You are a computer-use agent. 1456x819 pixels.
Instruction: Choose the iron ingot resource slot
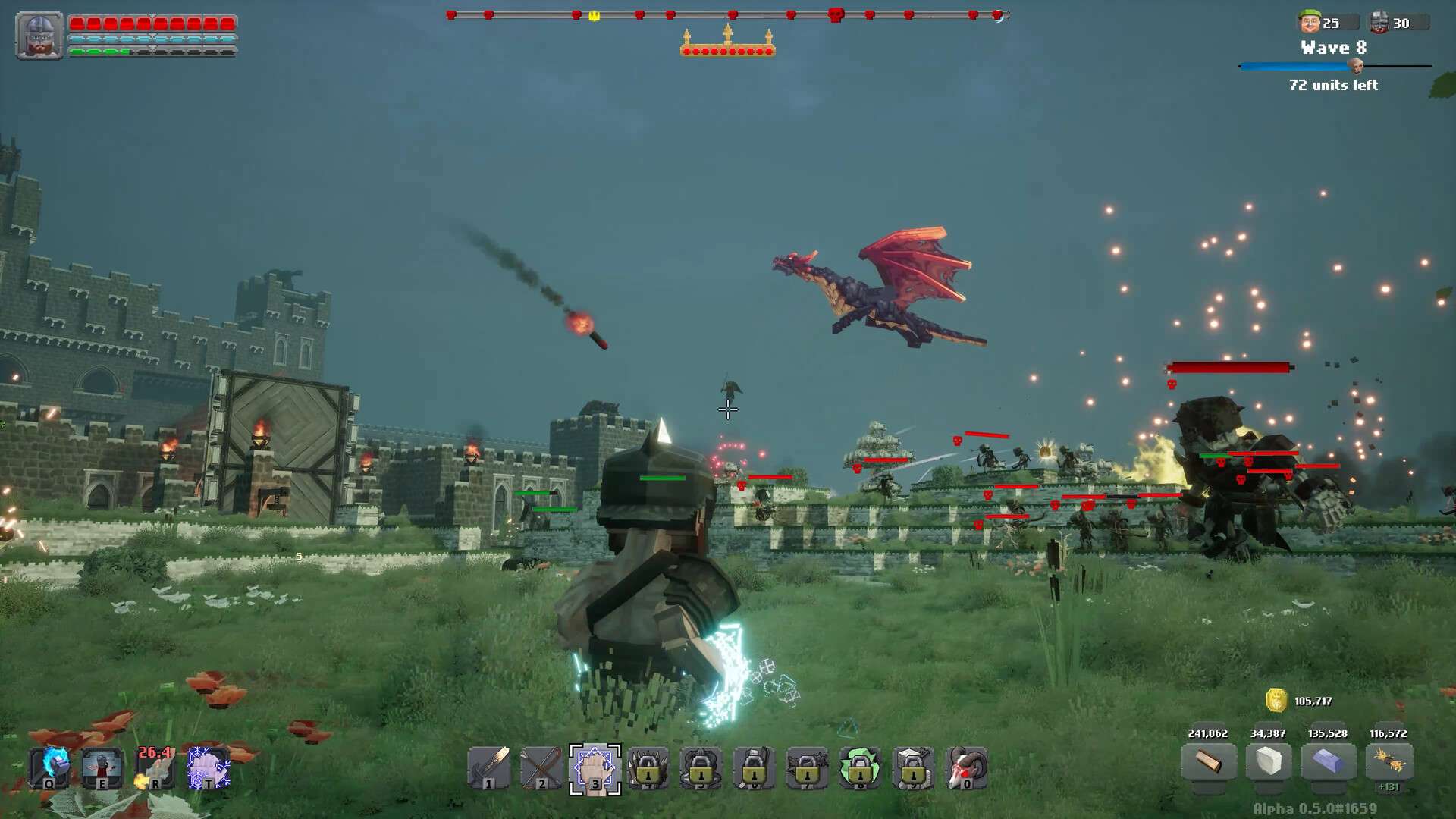(x=1328, y=761)
